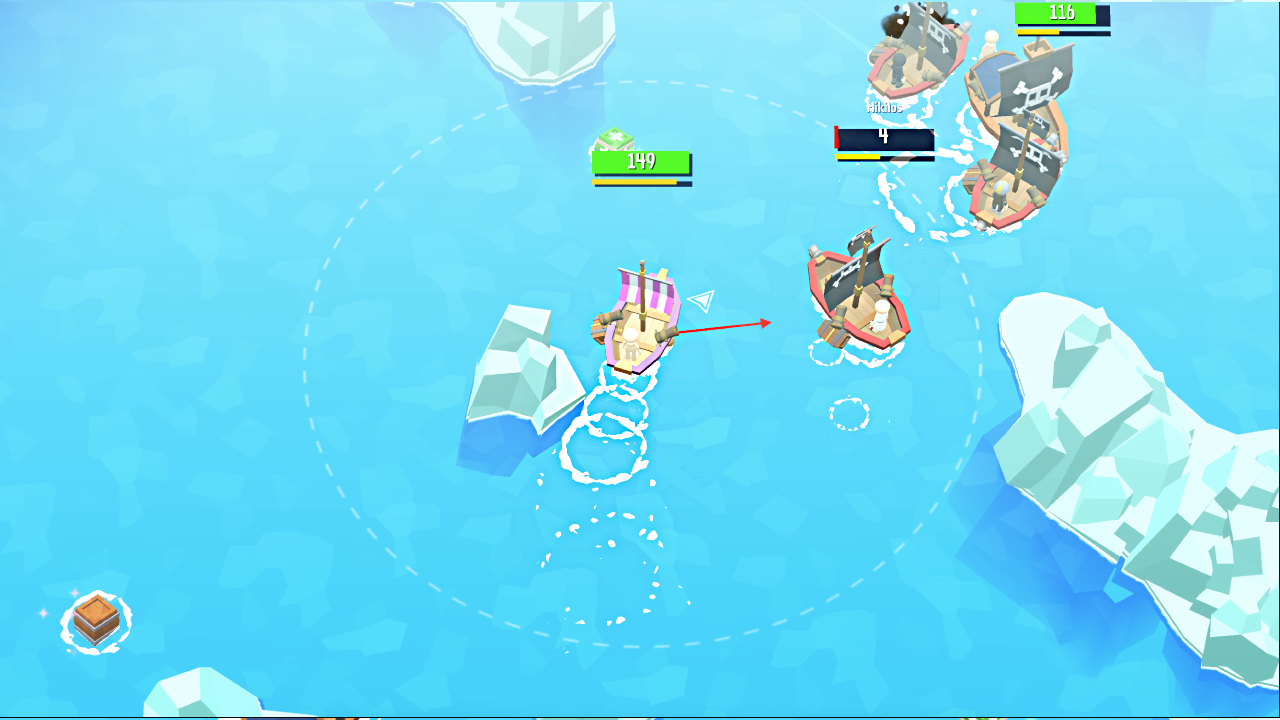Click the 149 score counter

pyautogui.click(x=643, y=160)
